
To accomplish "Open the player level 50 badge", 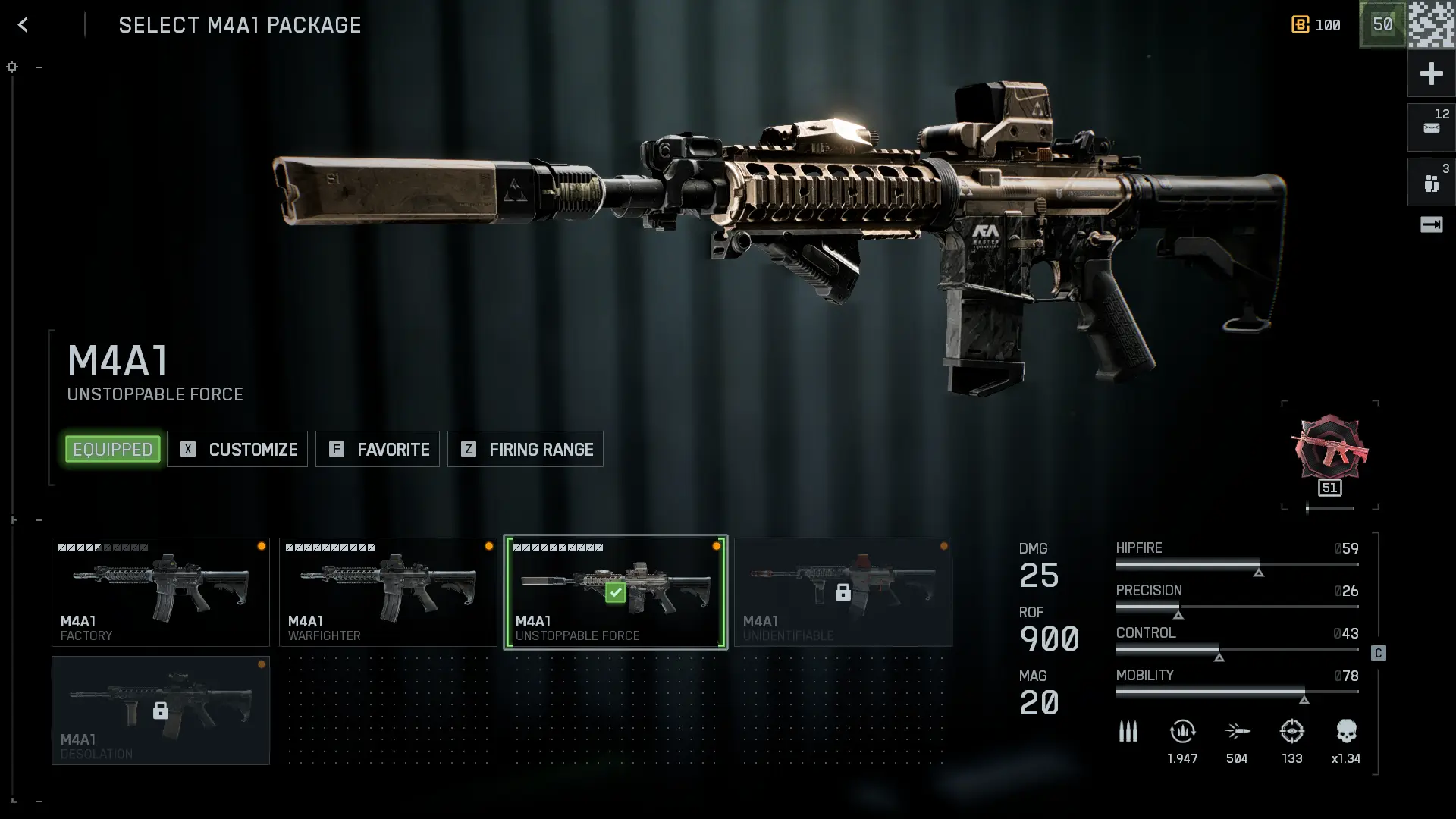I will [1382, 24].
